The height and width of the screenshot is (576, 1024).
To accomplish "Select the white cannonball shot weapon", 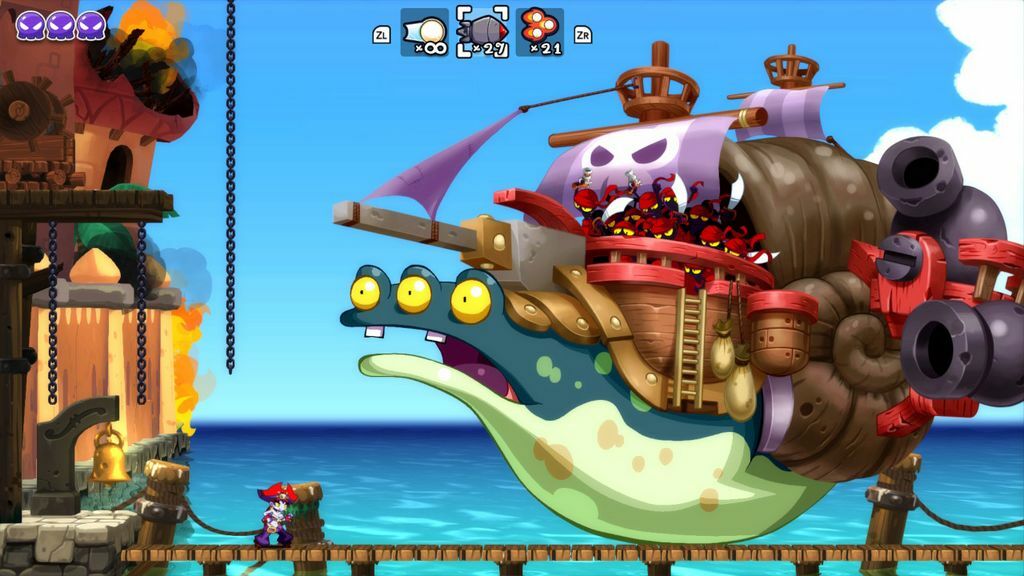I will click(424, 32).
